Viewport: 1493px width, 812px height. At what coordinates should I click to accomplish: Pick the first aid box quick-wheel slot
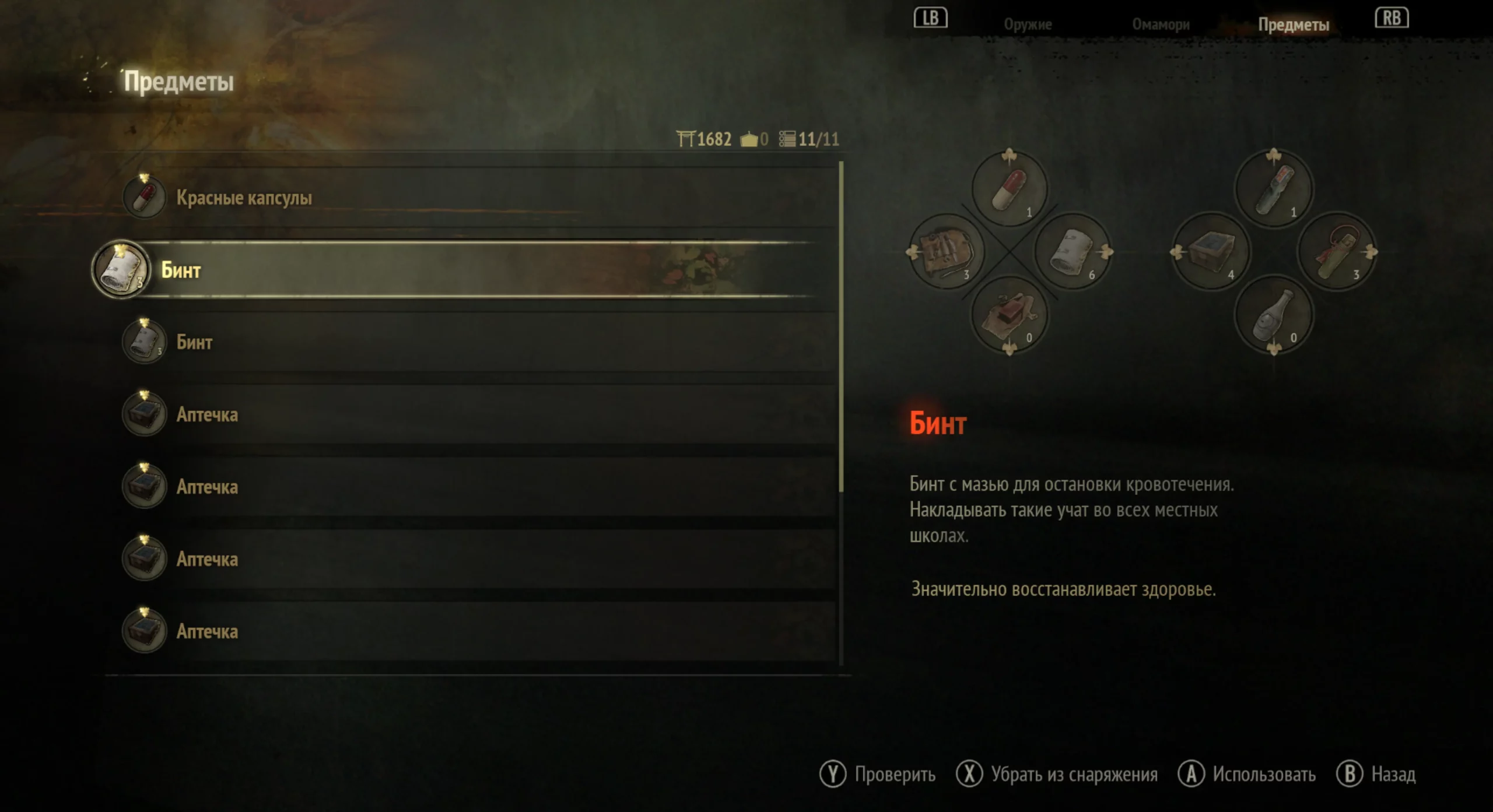tap(1211, 252)
